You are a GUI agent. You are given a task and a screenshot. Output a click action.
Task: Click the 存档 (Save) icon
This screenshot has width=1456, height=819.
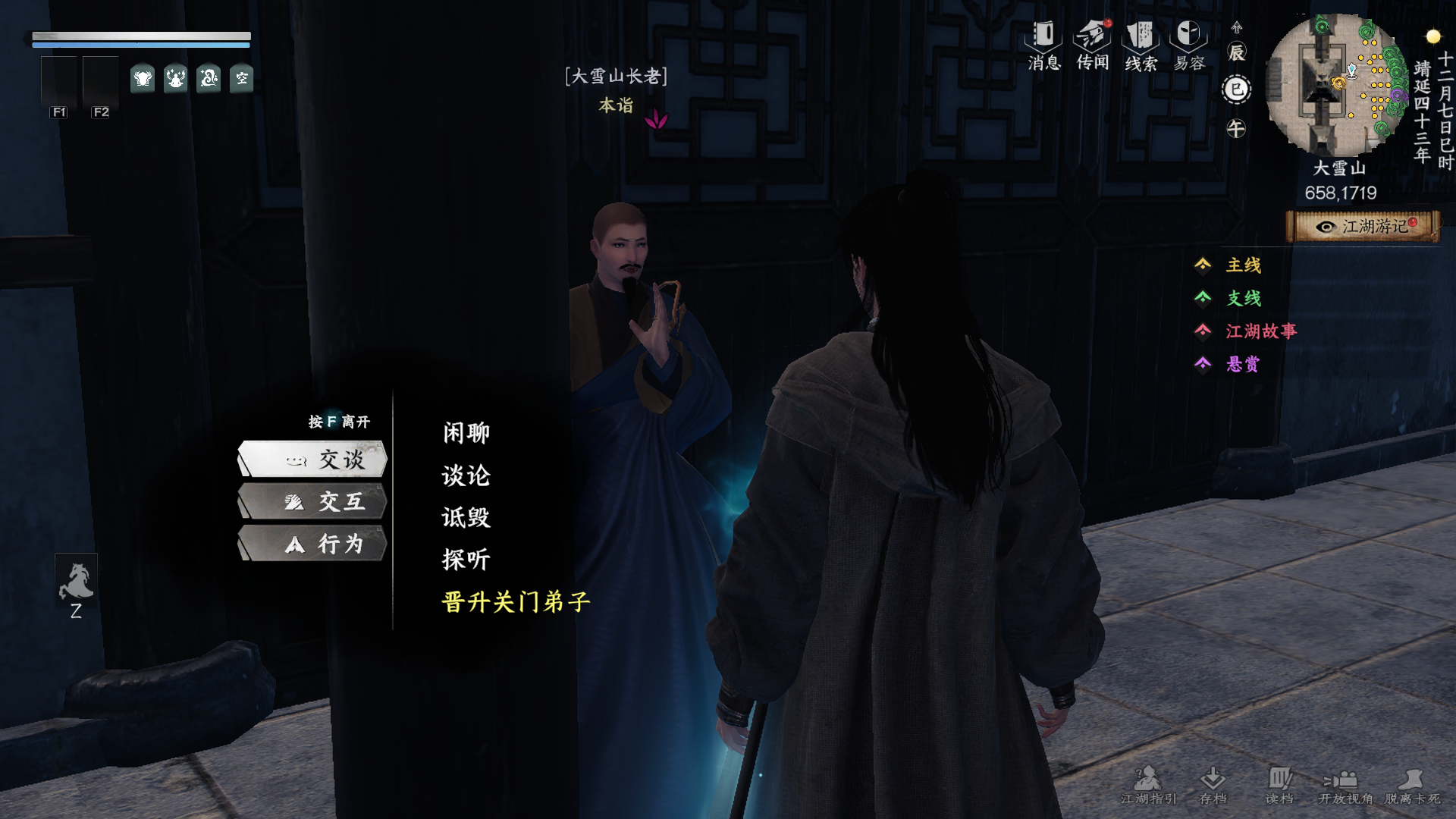(x=1213, y=781)
